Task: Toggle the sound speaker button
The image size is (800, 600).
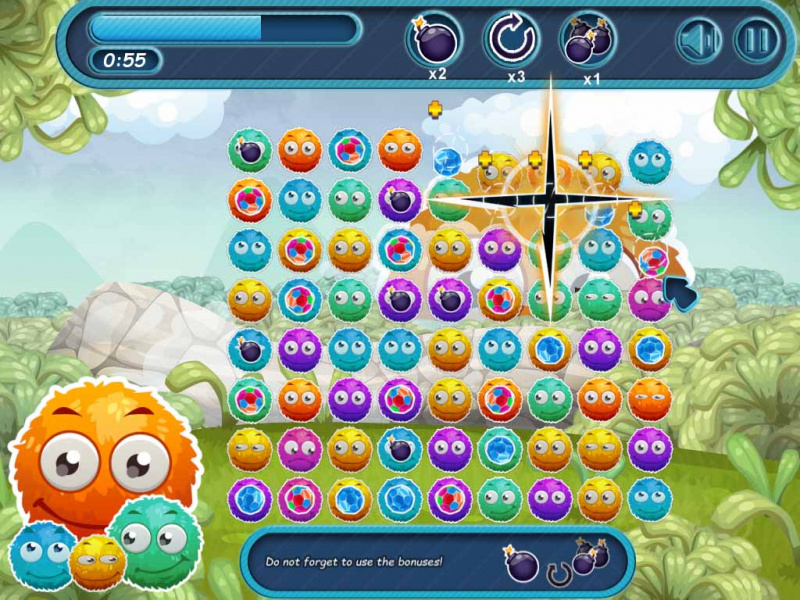Action: [700, 41]
